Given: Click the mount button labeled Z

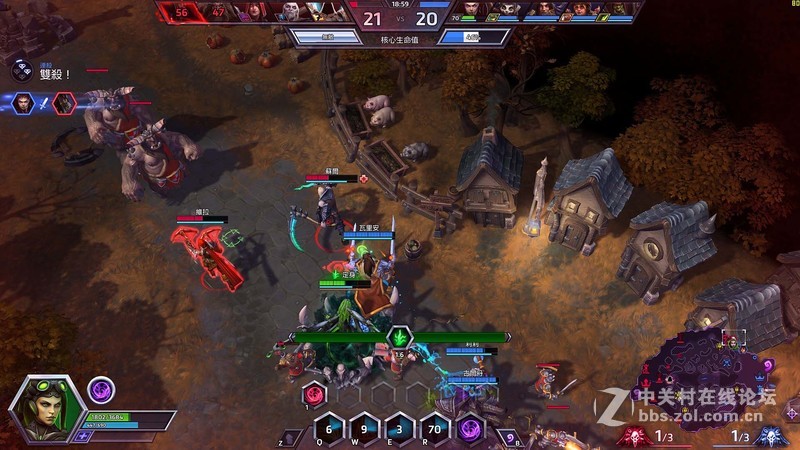Looking at the screenshot, I should click(x=291, y=437).
